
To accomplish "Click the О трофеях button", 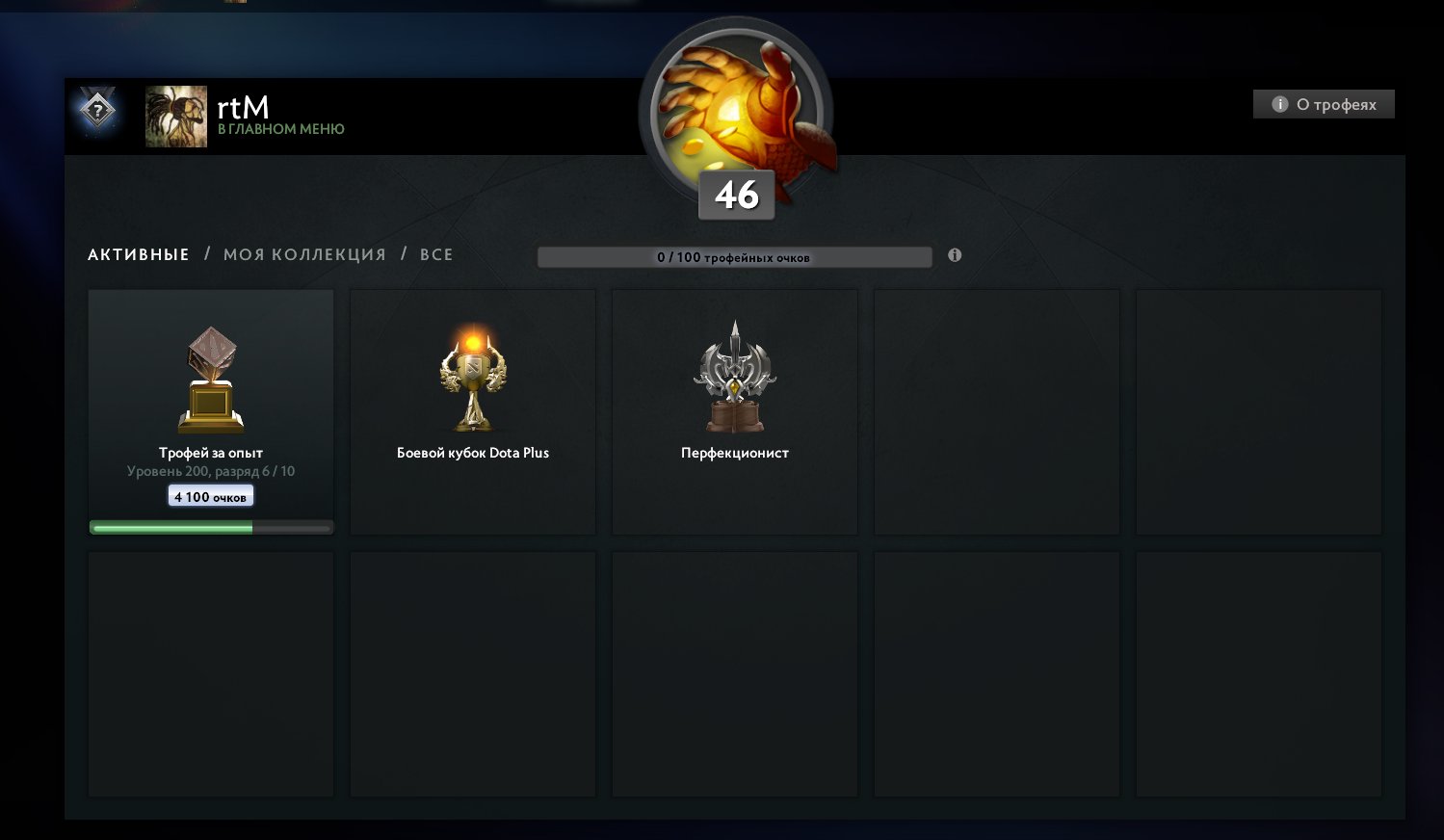I will 1324,103.
